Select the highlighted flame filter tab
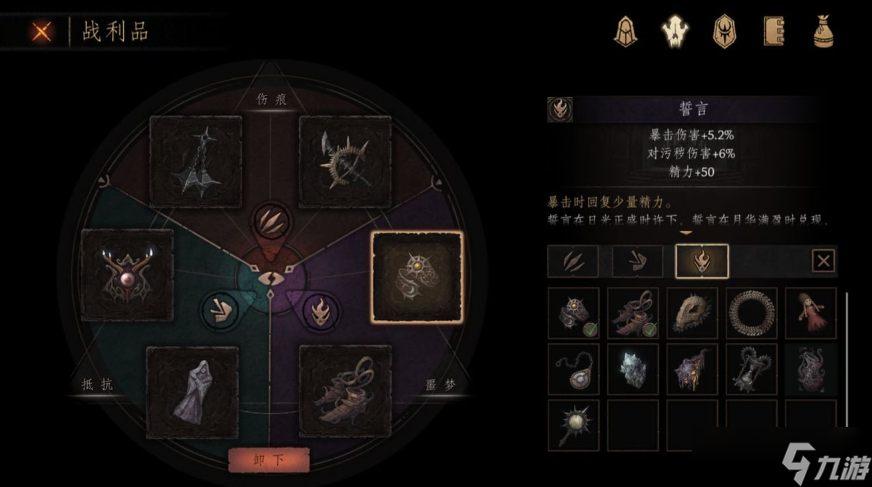 coord(702,262)
